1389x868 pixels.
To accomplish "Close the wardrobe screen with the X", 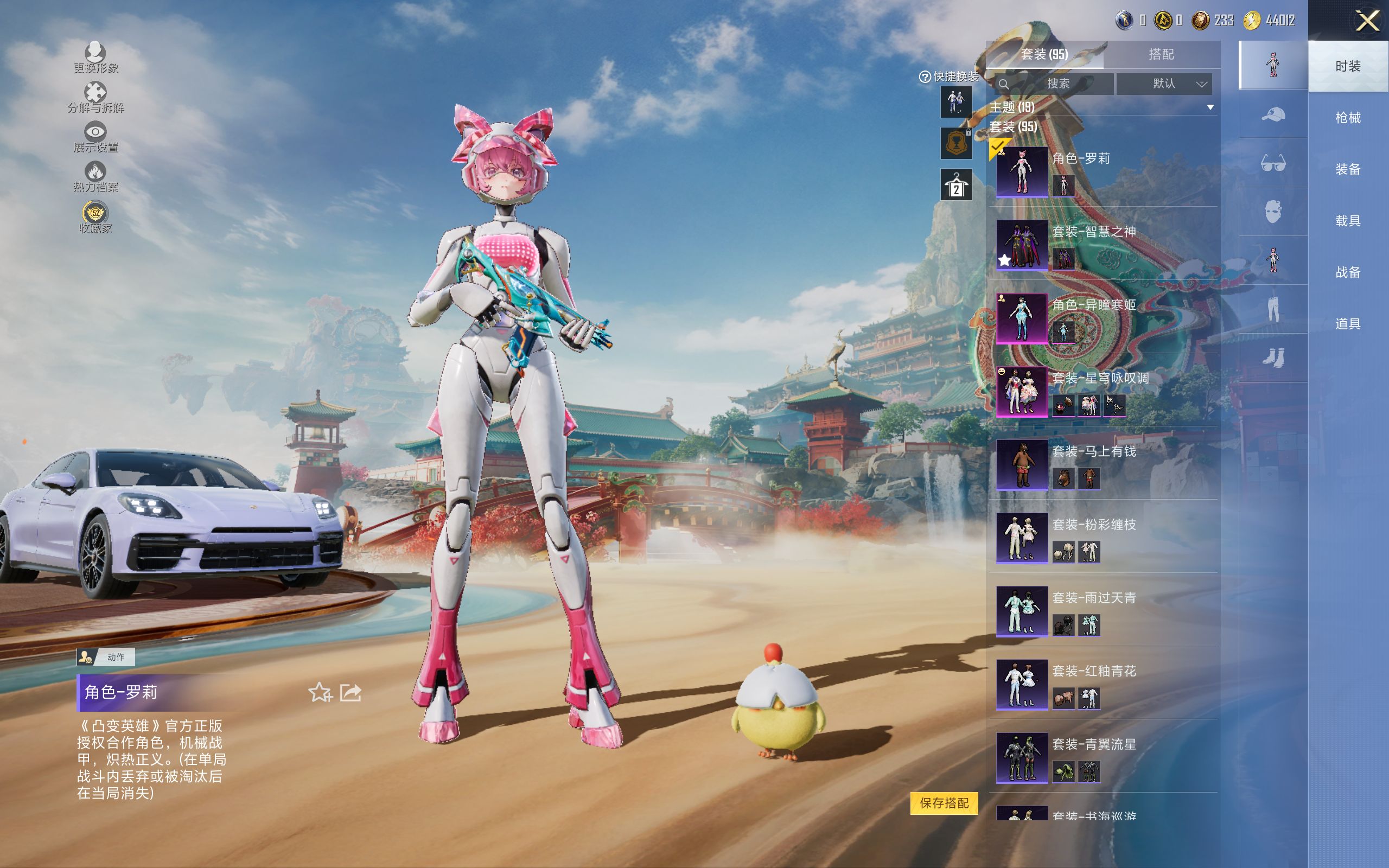I will click(1367, 21).
